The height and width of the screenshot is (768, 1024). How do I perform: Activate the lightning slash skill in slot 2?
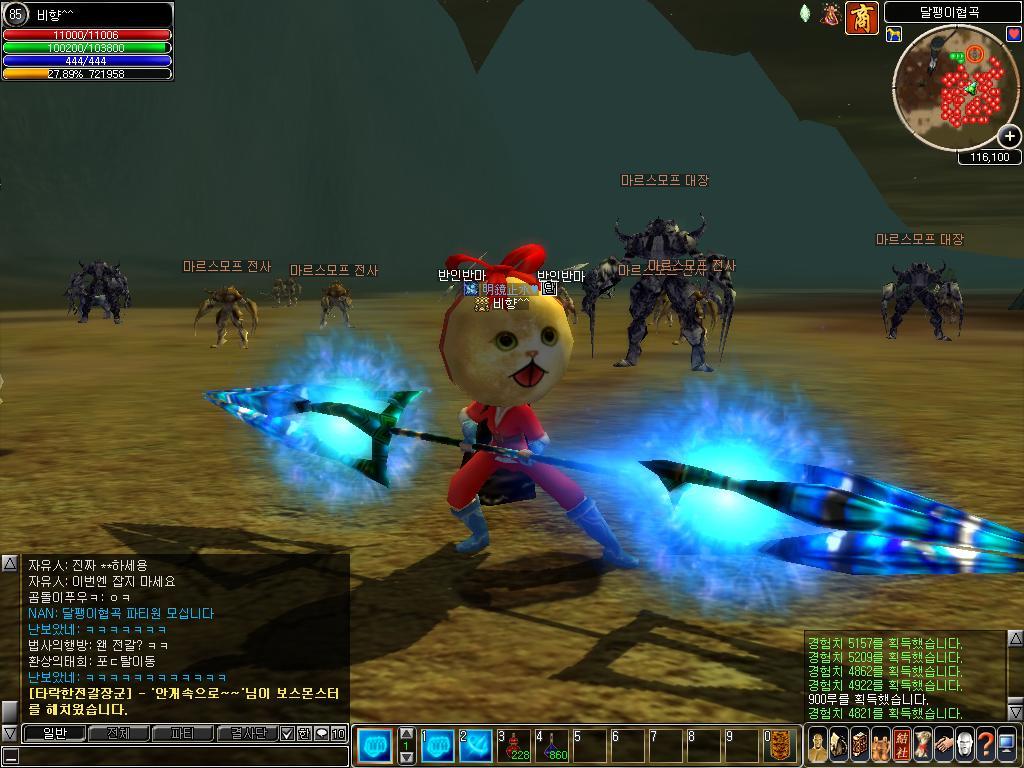(477, 745)
